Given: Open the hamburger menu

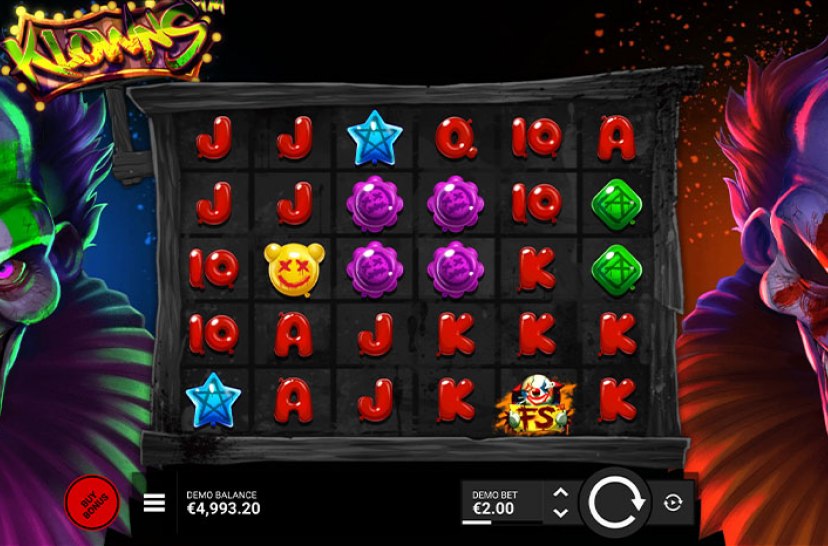Looking at the screenshot, I should 154,503.
